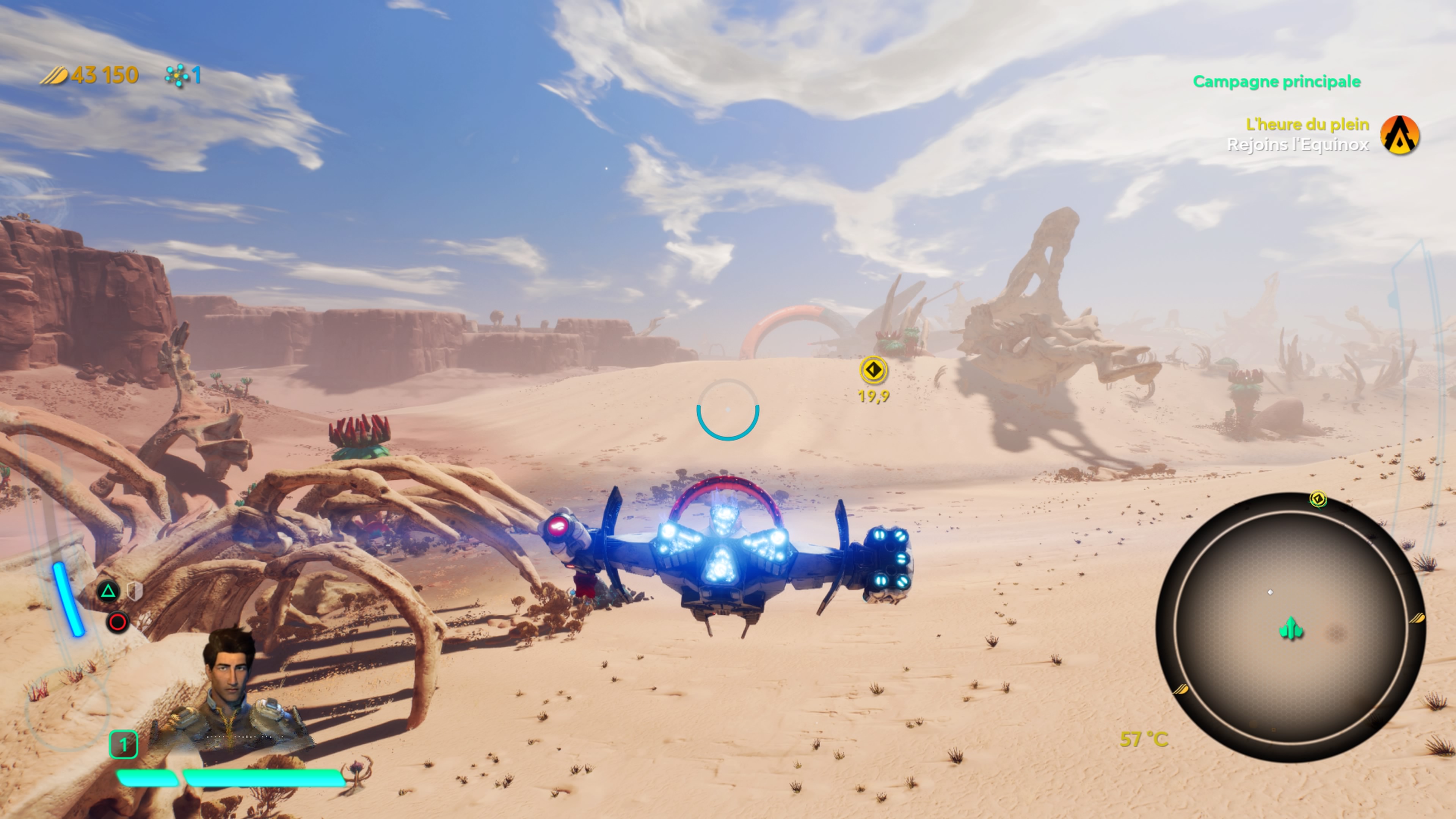The width and height of the screenshot is (1456, 819).
Task: Click the orange Equinox mission icon
Action: coord(1400,135)
